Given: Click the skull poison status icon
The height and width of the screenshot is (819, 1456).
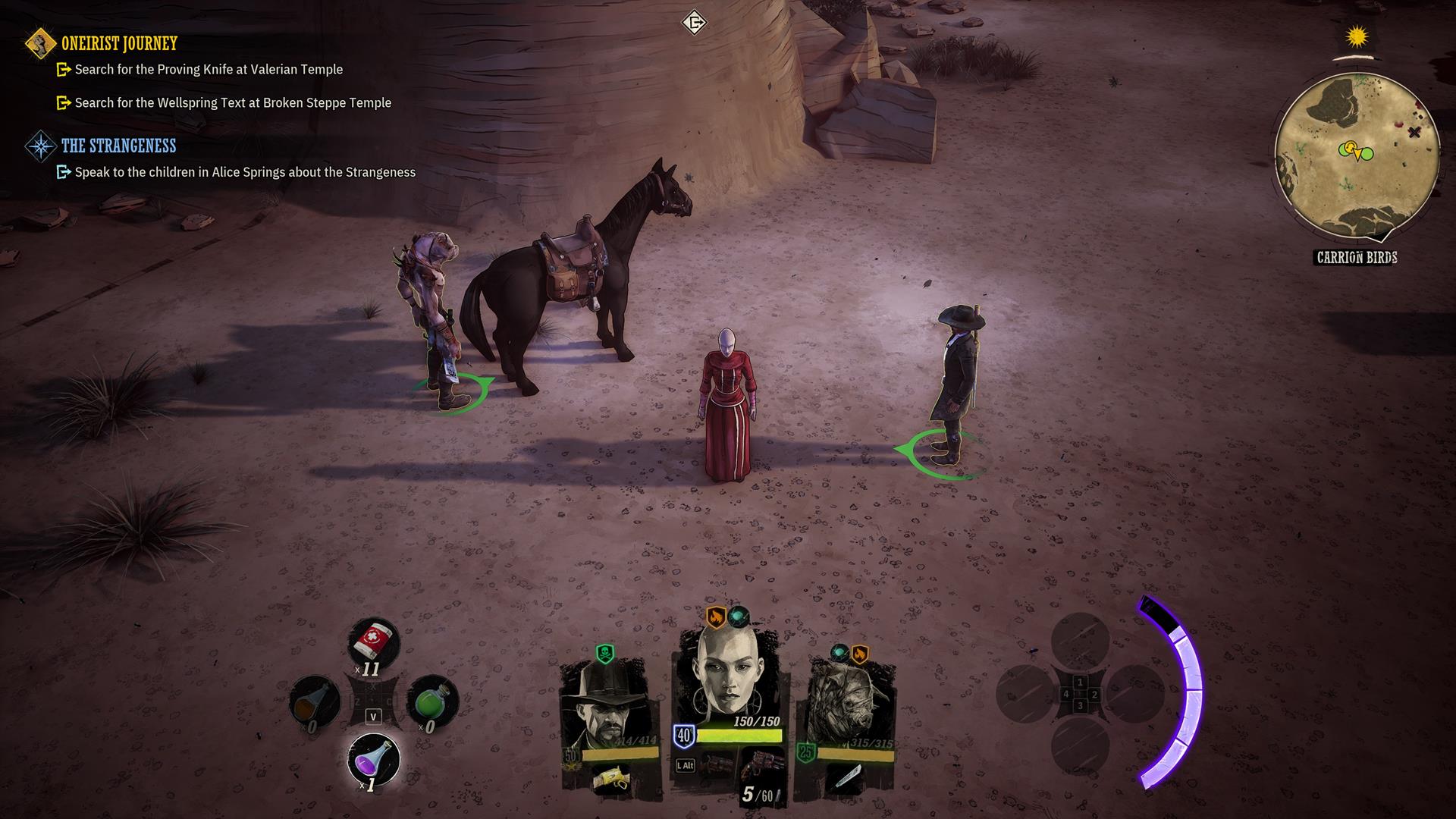Looking at the screenshot, I should coord(604,653).
